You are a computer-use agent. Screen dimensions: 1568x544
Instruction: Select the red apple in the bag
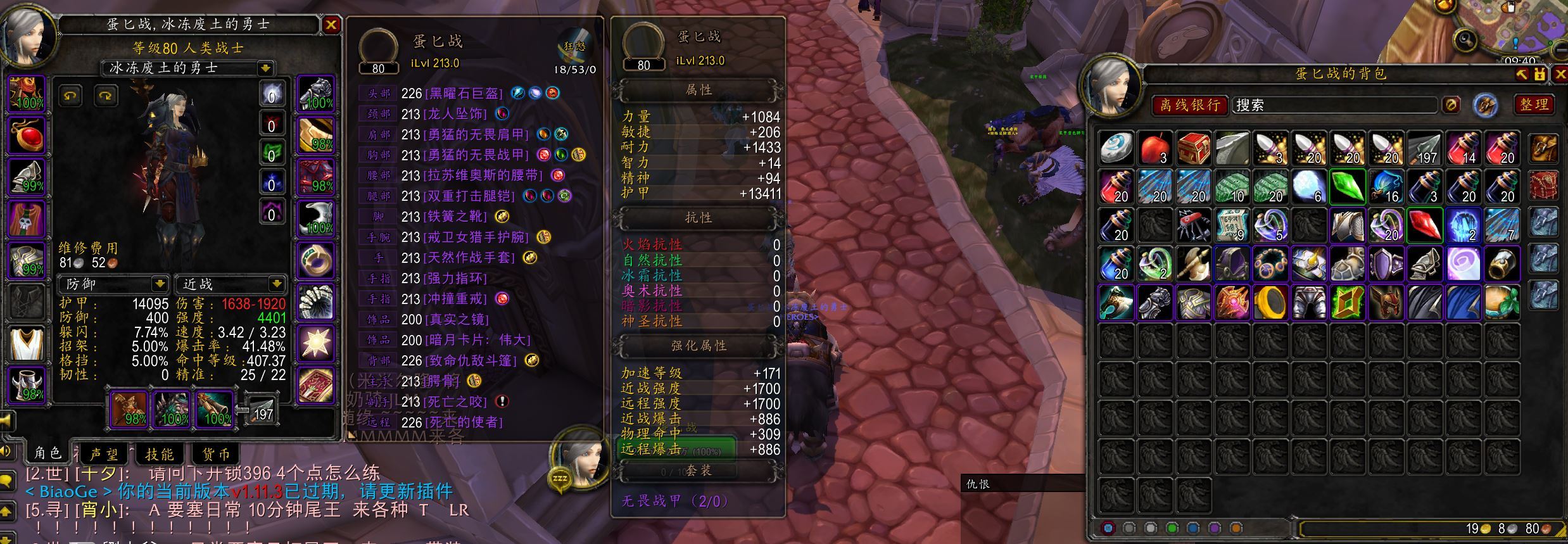click(x=1154, y=148)
